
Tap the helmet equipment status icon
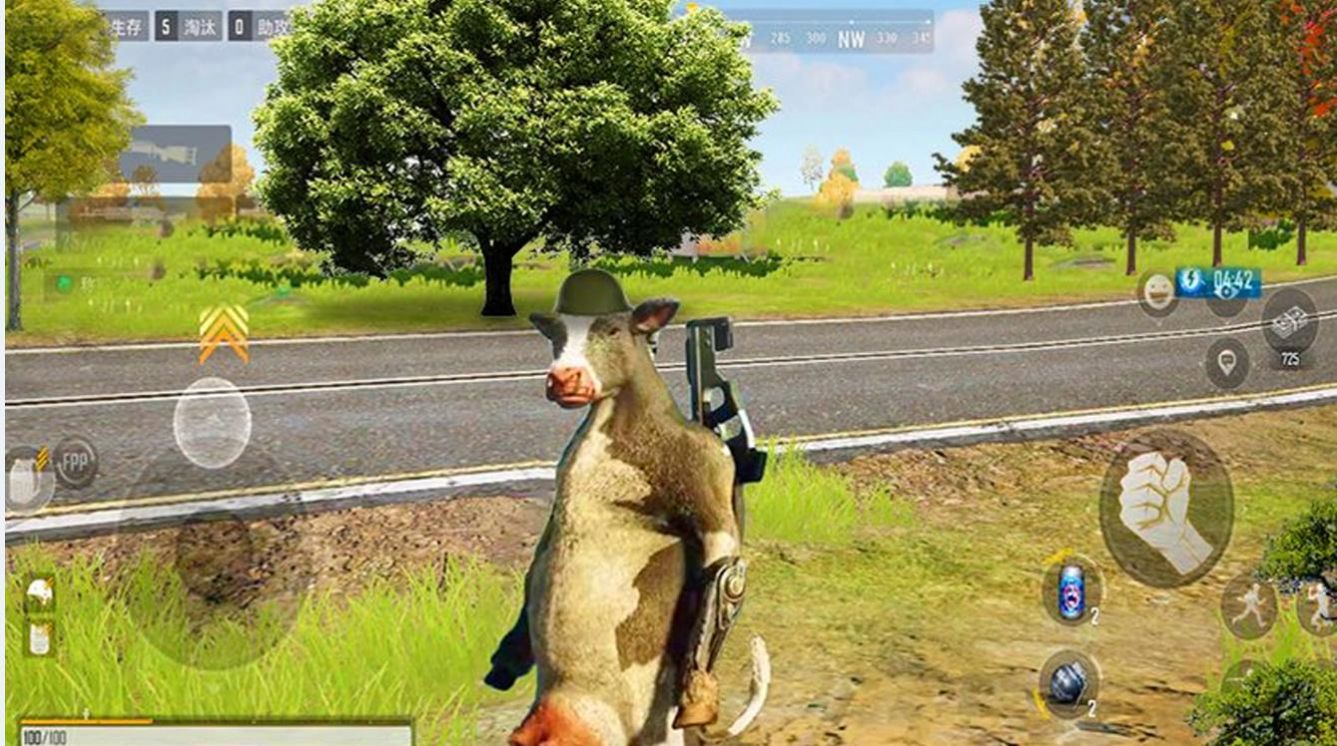(39, 594)
